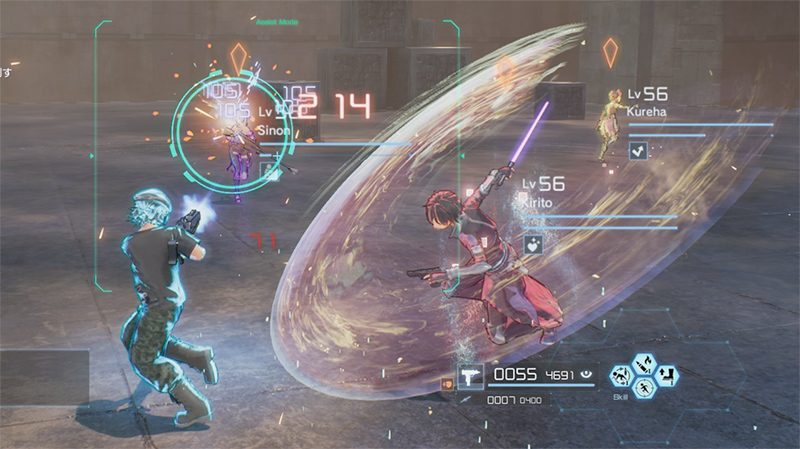This screenshot has height=449, width=800.
Task: Click Kureha's checkmark status icon
Action: (637, 150)
